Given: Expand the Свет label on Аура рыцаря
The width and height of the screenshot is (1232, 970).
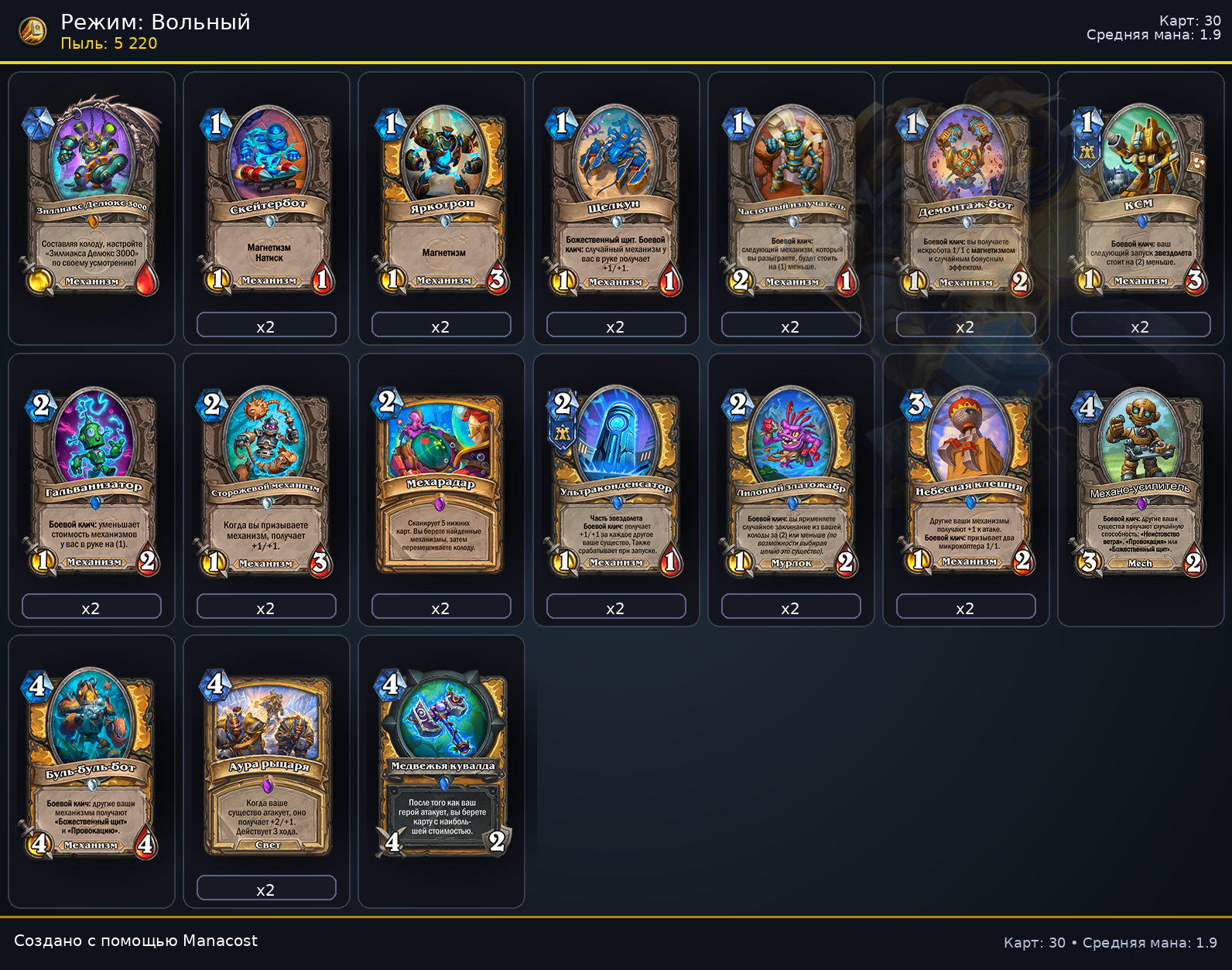Looking at the screenshot, I should 267,845.
